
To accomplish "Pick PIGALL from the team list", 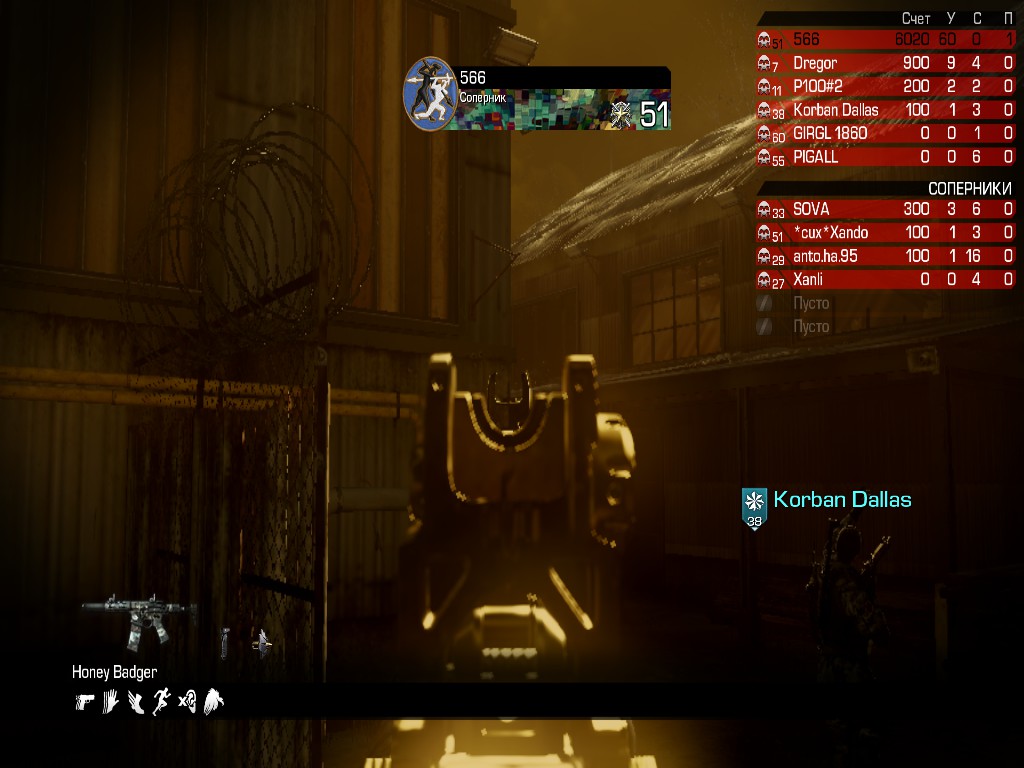I will (886, 157).
